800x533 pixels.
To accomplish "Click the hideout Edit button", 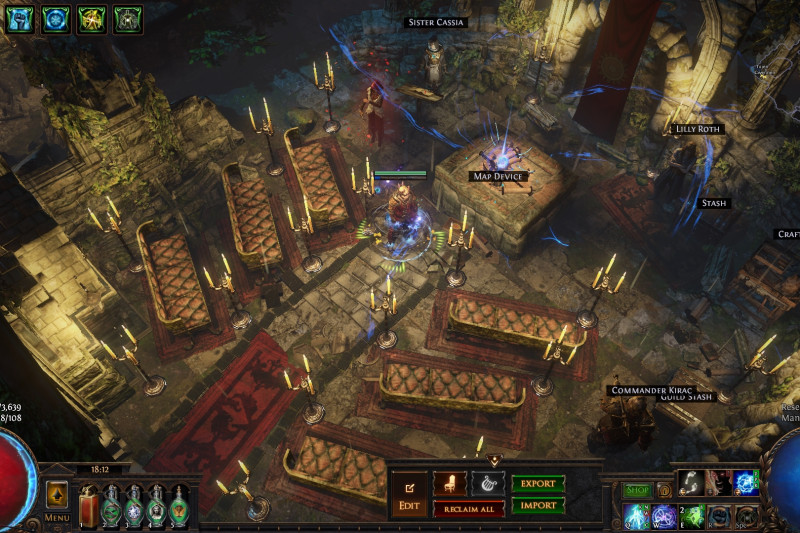I will click(x=409, y=494).
